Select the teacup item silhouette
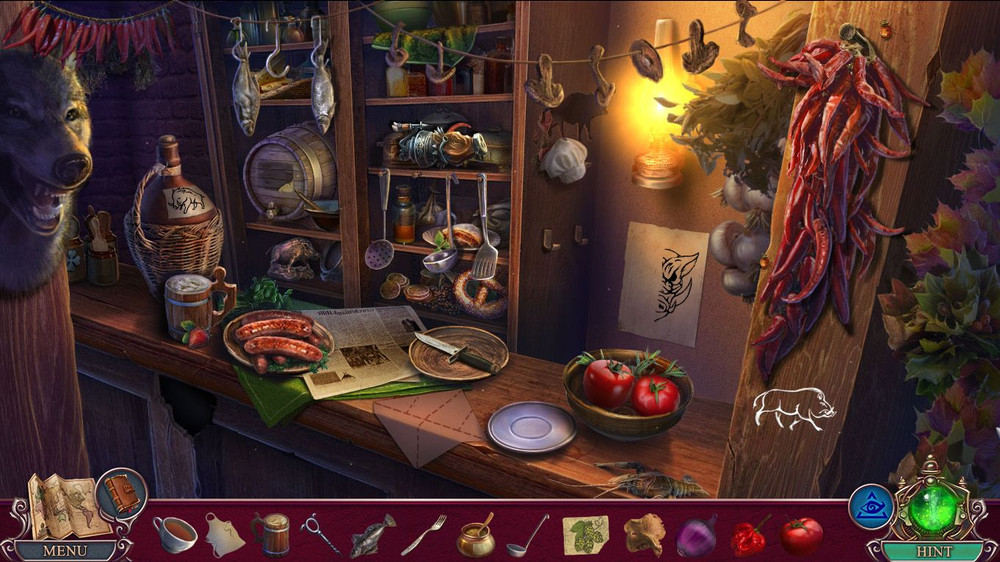The width and height of the screenshot is (1000, 562). coord(175,534)
